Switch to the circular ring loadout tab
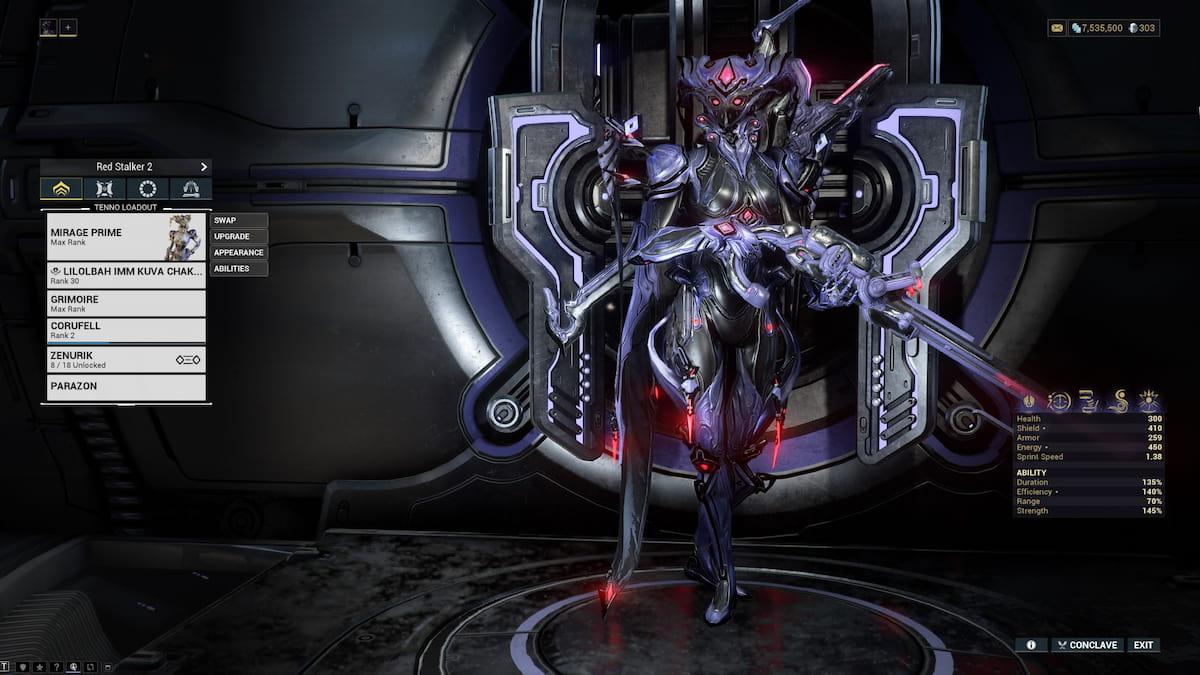Viewport: 1200px width, 675px height. click(148, 189)
